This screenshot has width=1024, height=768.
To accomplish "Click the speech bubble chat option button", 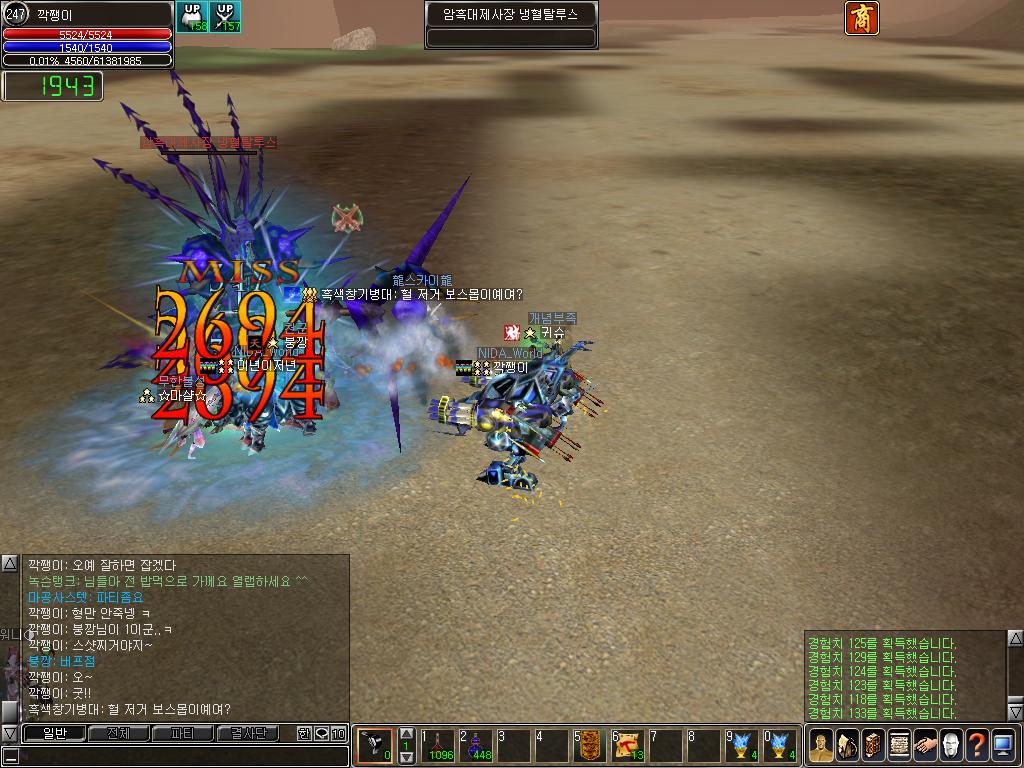I will [321, 733].
